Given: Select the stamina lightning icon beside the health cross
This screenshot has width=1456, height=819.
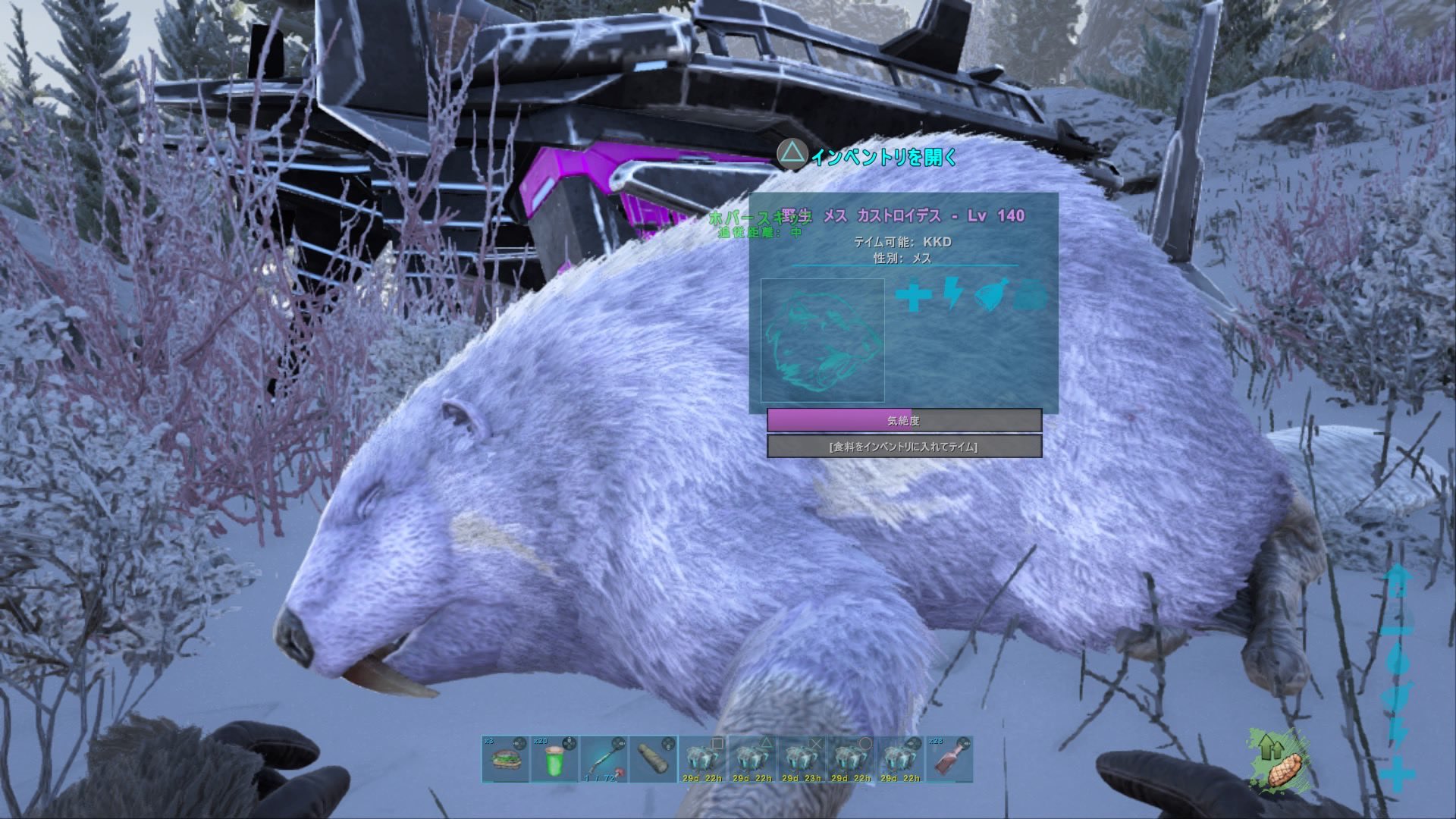Looking at the screenshot, I should 952,294.
